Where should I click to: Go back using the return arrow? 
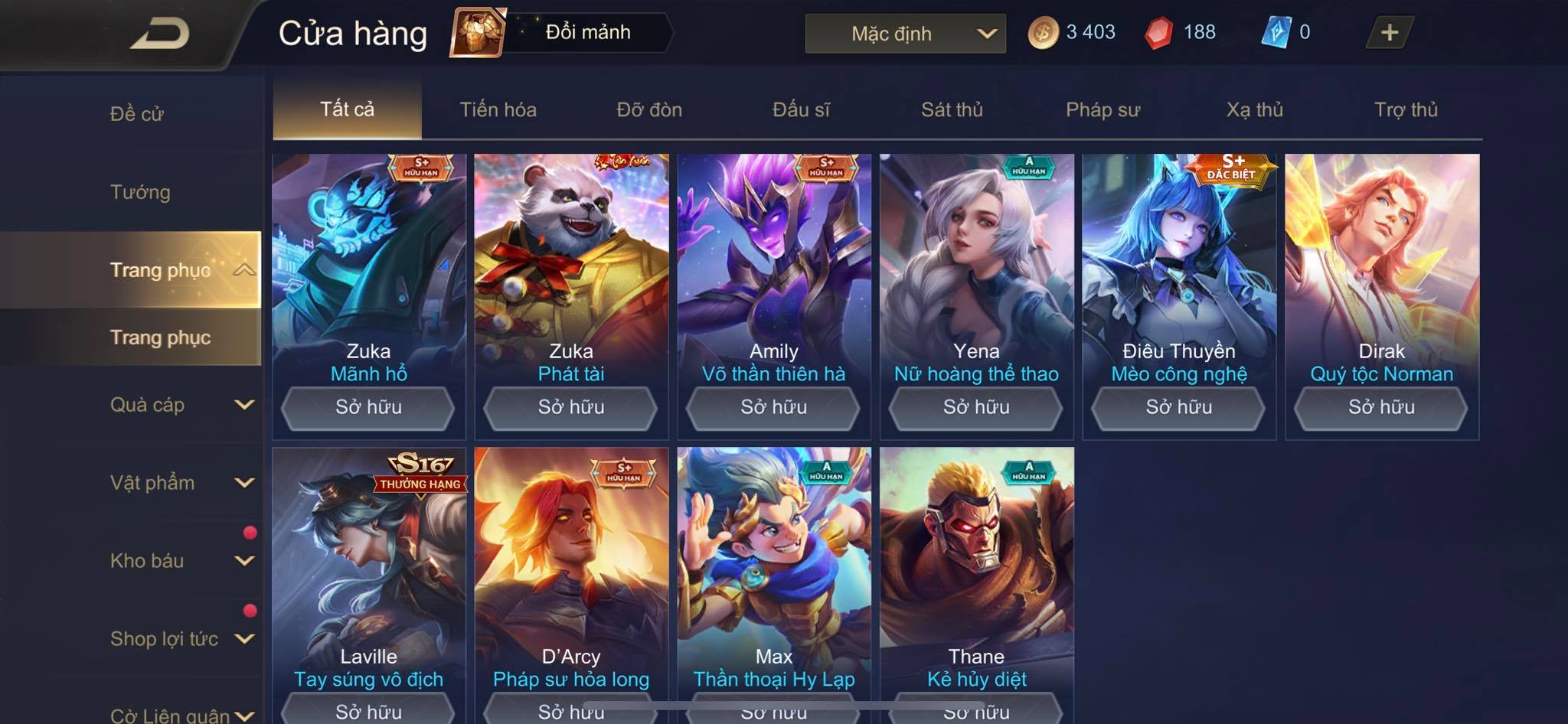click(x=159, y=34)
